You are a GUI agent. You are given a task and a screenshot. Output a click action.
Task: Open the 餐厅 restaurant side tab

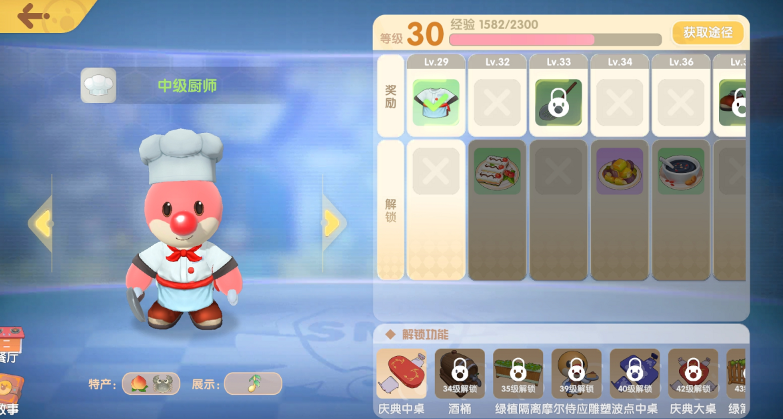[10, 345]
